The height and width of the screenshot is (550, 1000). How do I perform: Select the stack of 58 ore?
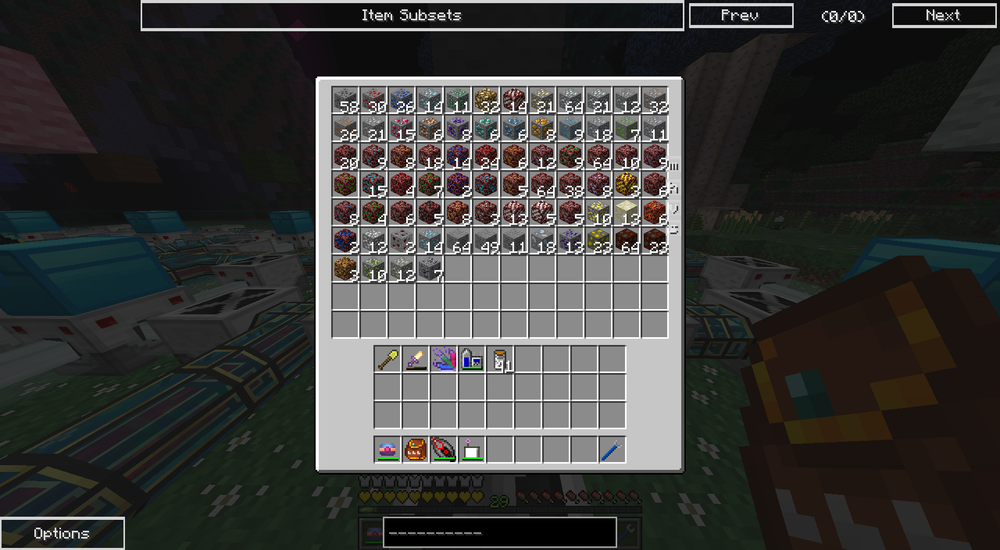(x=346, y=100)
